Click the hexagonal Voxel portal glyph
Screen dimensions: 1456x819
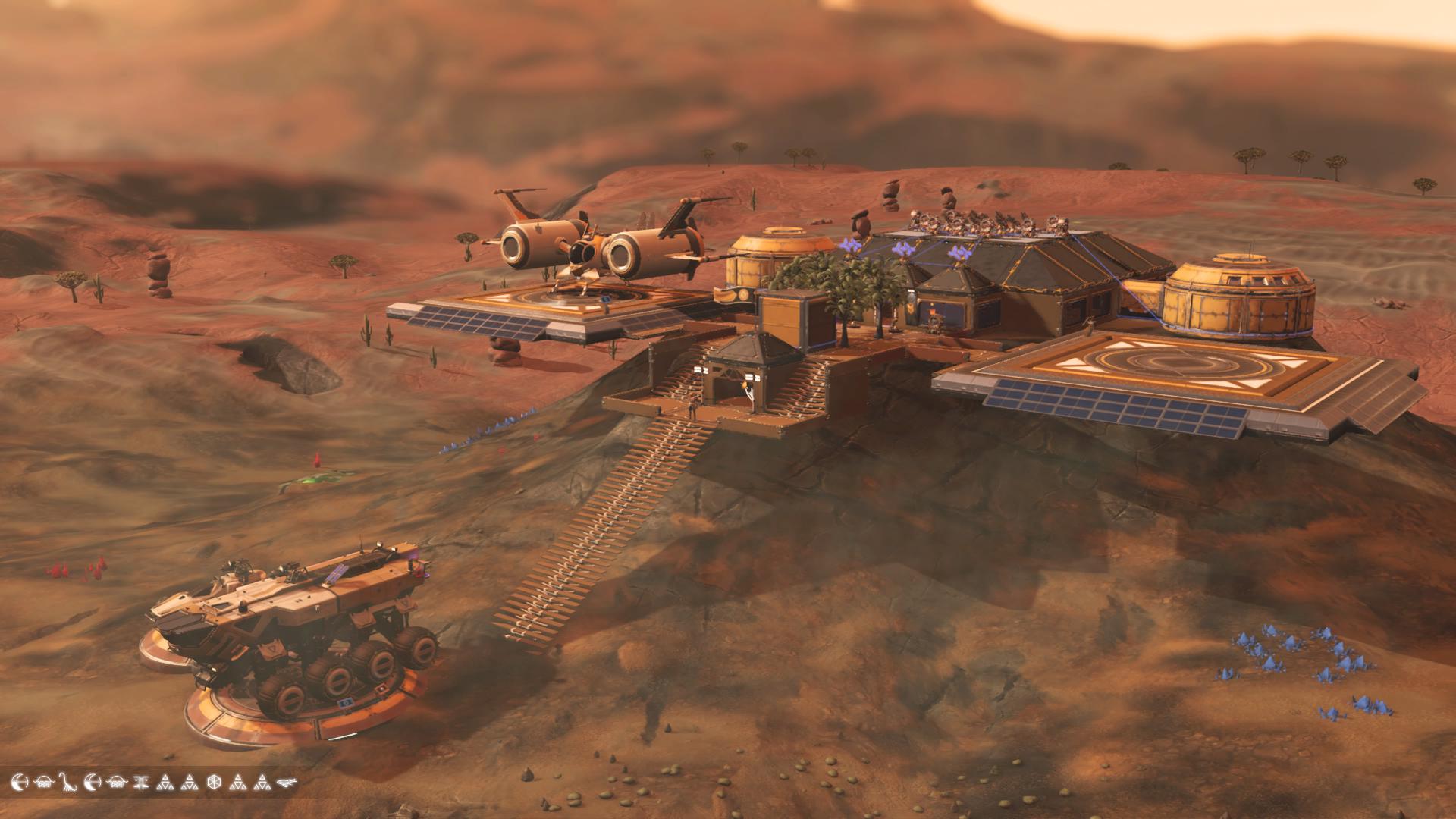(215, 783)
